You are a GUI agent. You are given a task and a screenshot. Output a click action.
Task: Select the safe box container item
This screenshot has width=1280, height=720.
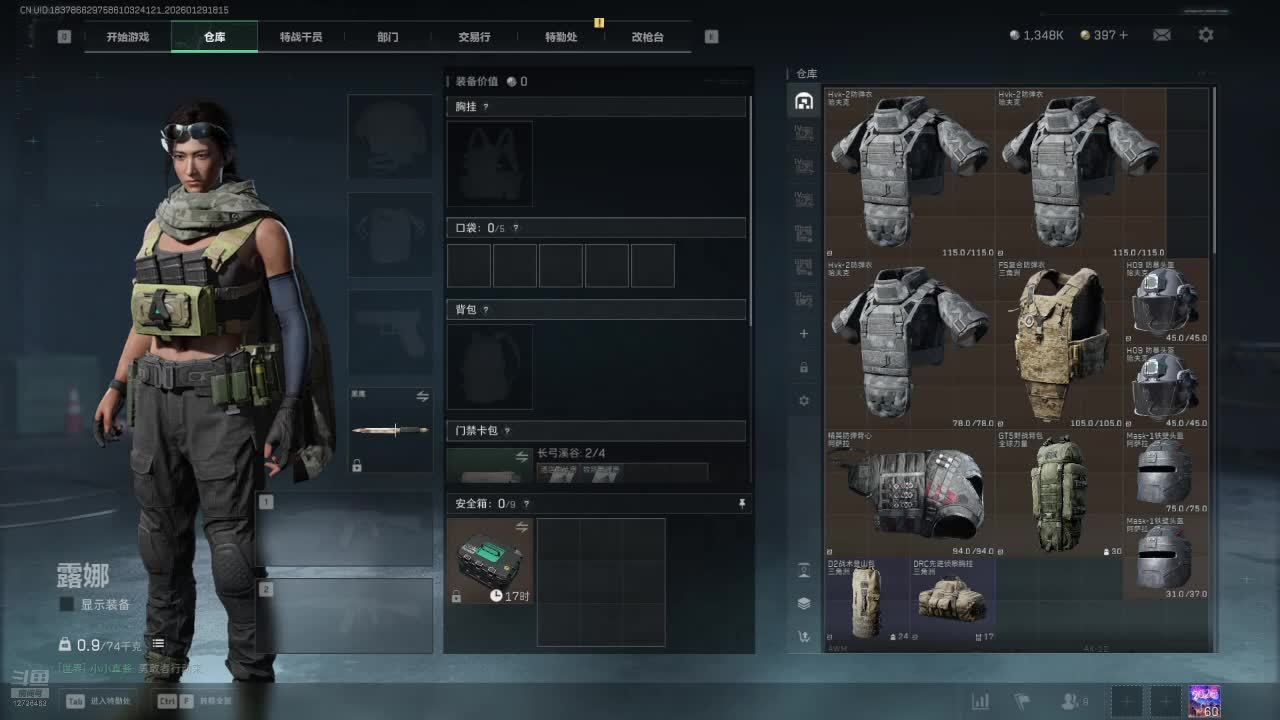click(x=489, y=561)
